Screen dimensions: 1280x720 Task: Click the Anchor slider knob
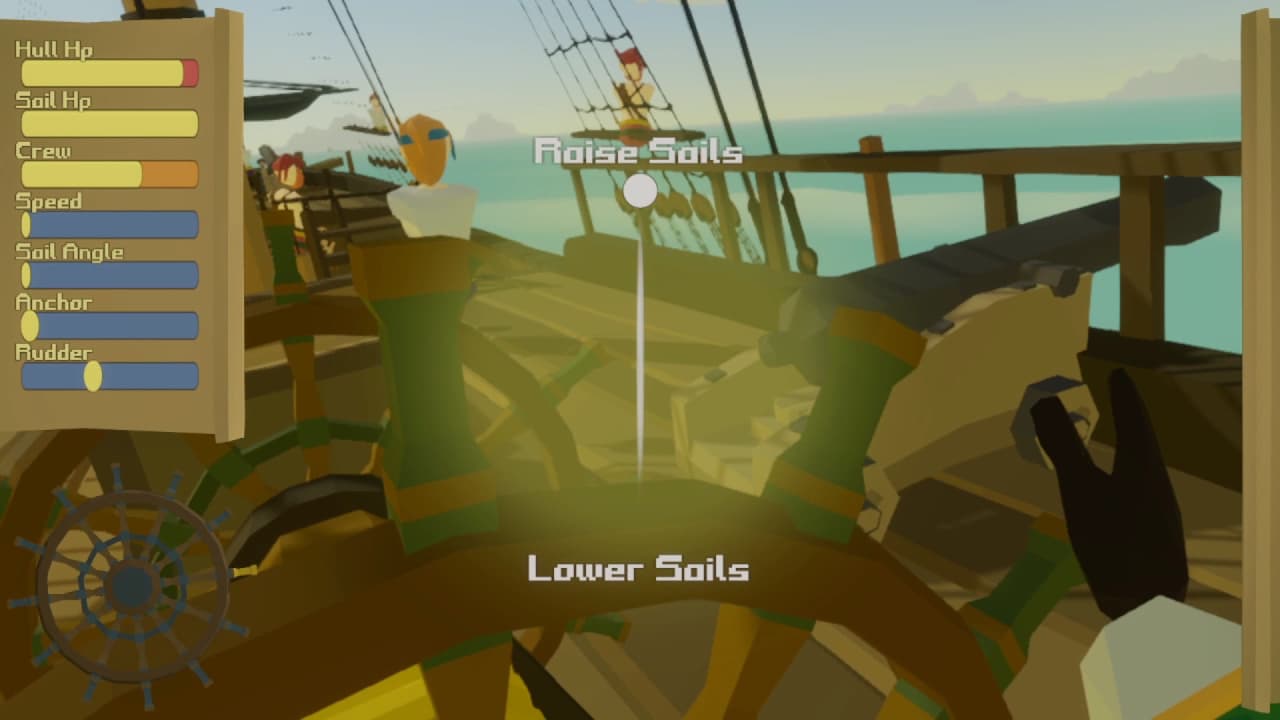tap(30, 325)
